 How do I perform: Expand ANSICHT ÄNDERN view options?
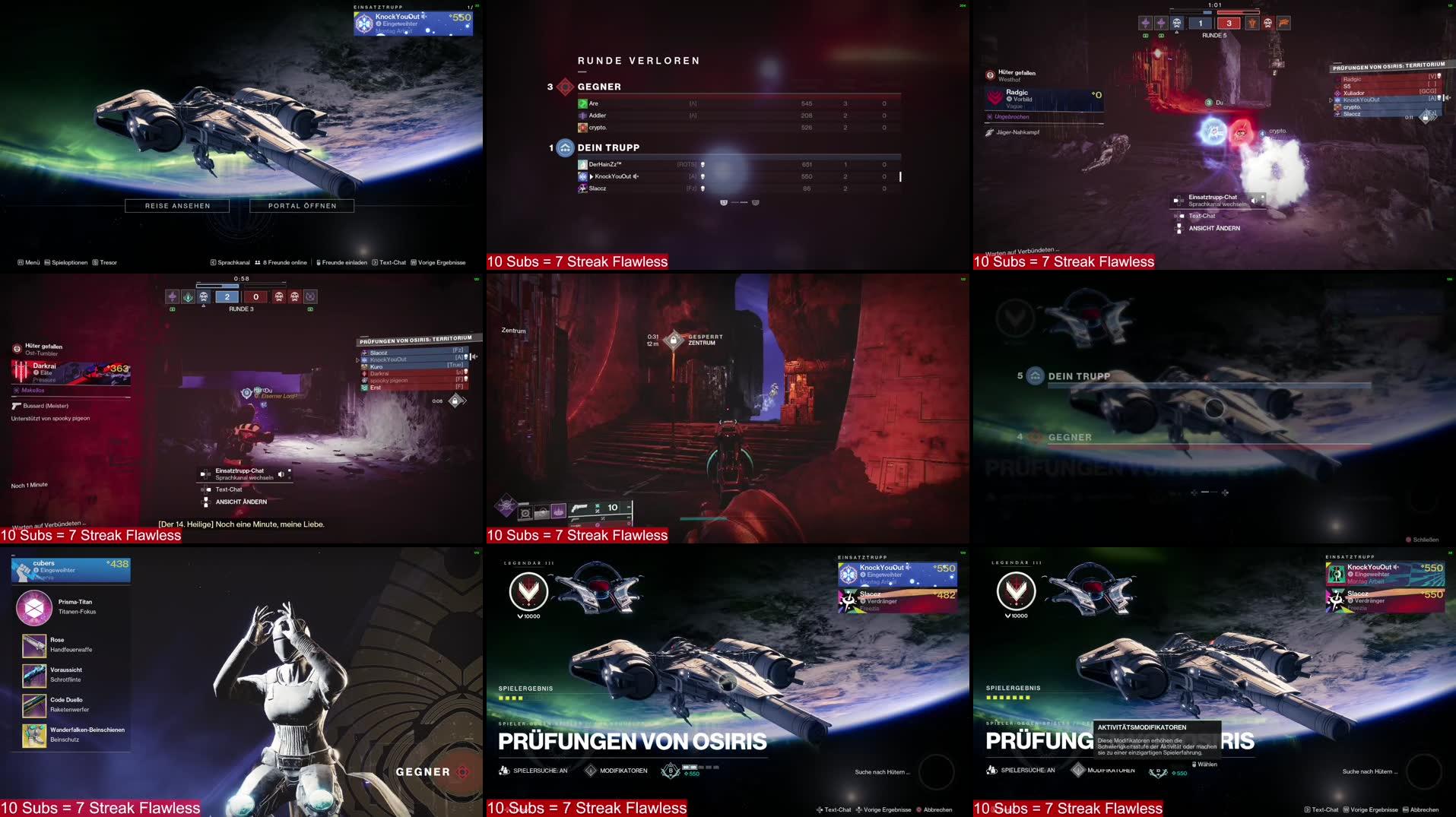tap(242, 502)
